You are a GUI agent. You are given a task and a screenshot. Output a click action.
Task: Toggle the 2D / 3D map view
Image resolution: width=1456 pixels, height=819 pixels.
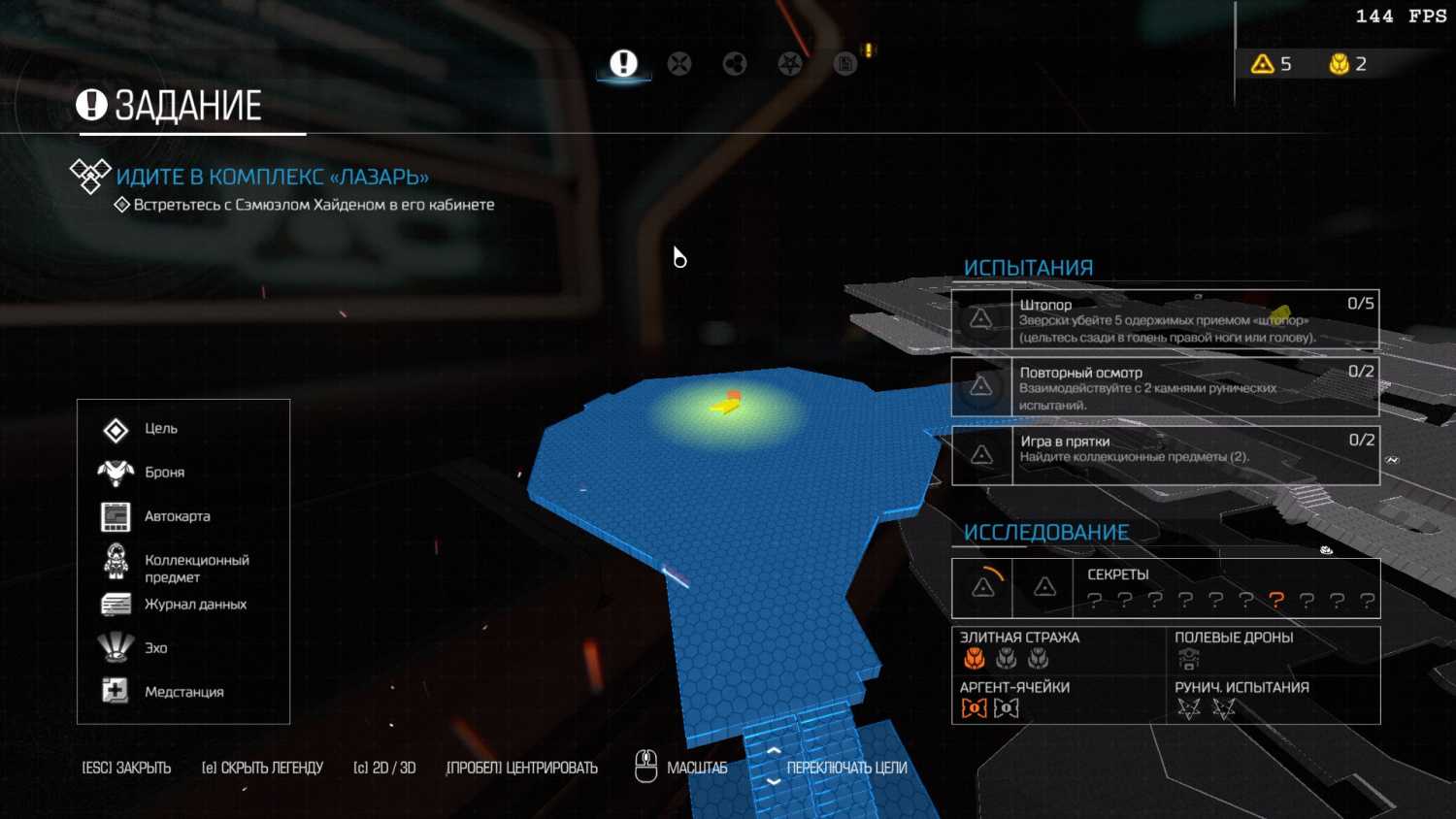click(x=384, y=768)
